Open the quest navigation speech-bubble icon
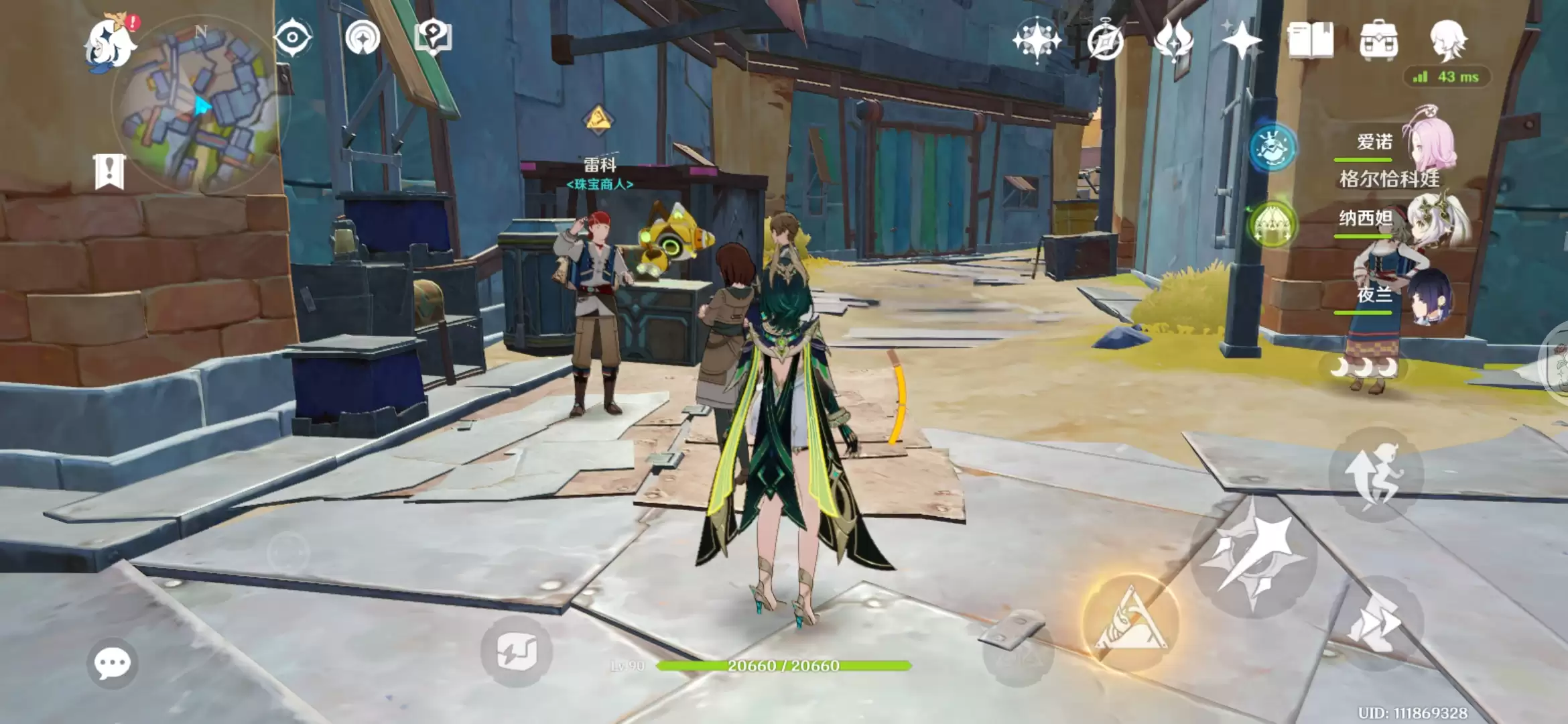The height and width of the screenshot is (724, 1568). (434, 37)
